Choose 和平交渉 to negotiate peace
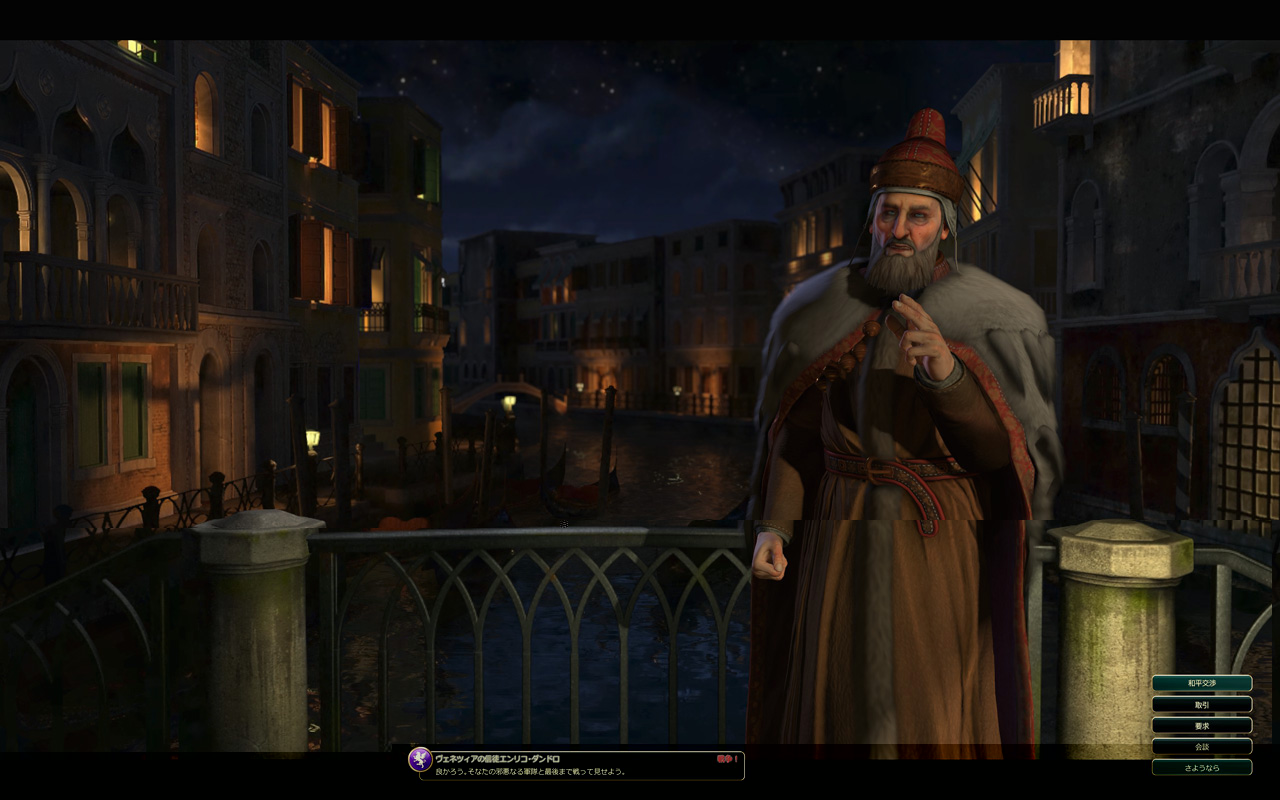1280x800 pixels. click(1201, 683)
